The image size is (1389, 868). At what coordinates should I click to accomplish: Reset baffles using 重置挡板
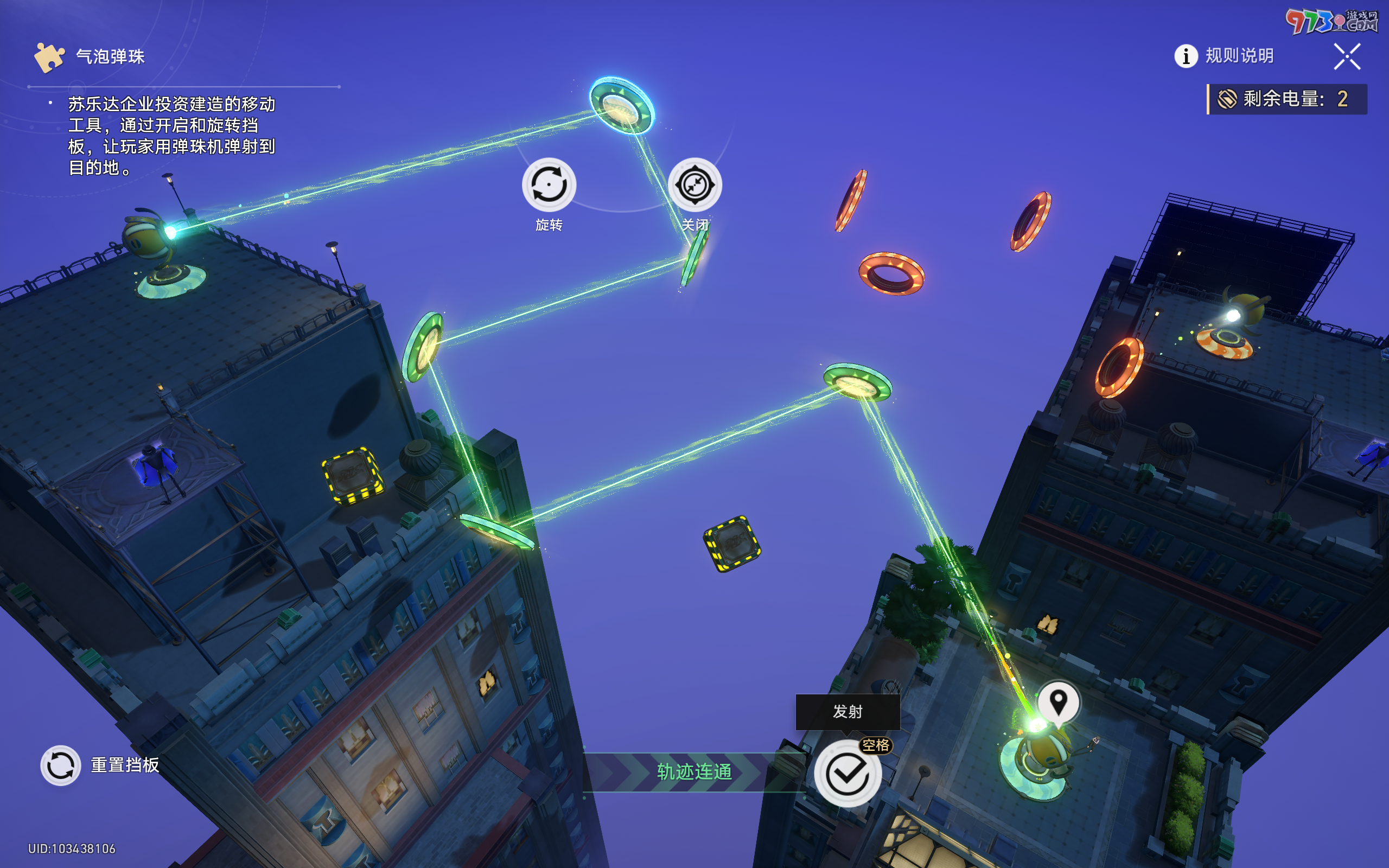pos(60,765)
